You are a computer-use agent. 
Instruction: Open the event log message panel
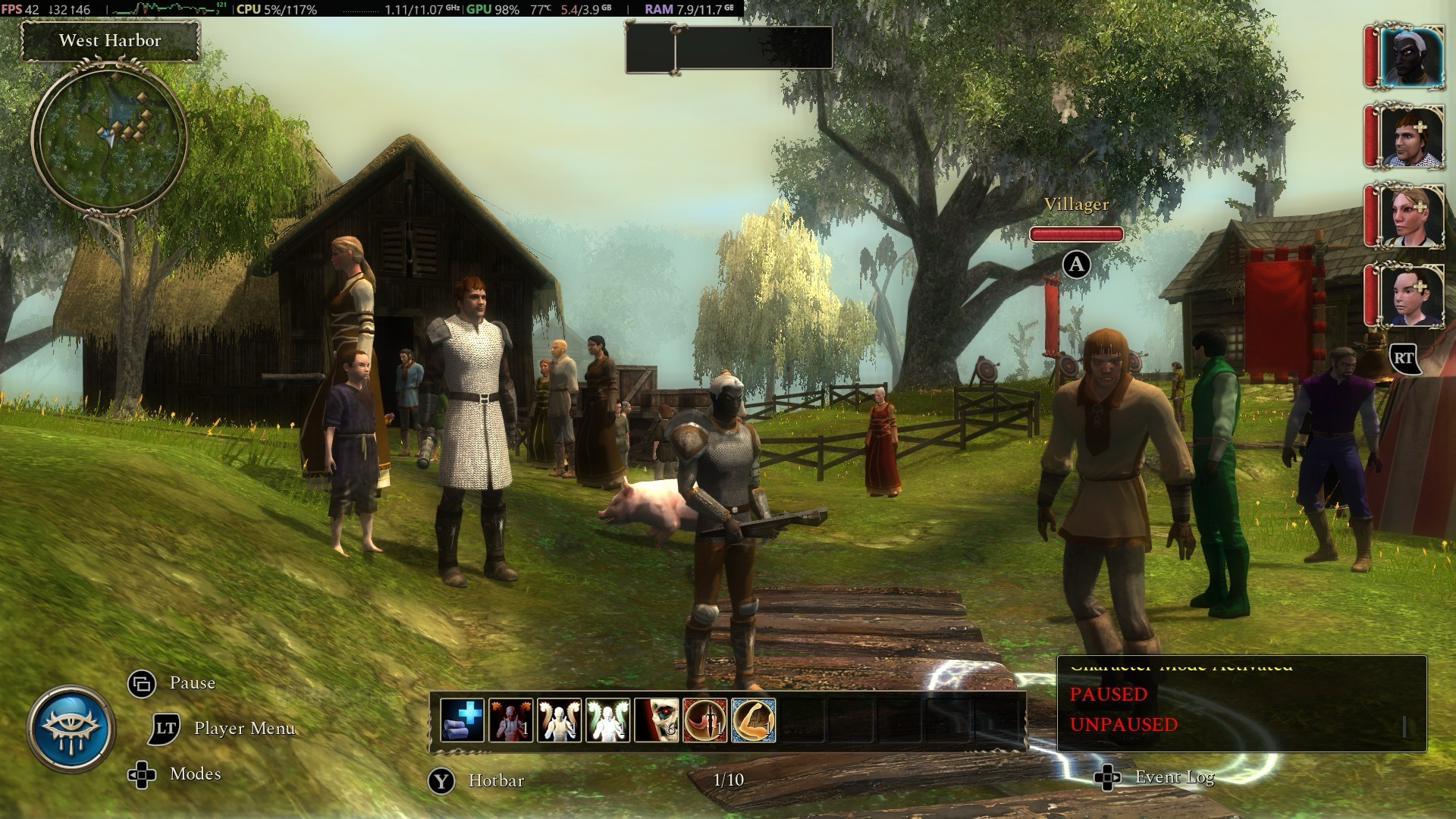coord(1241,703)
